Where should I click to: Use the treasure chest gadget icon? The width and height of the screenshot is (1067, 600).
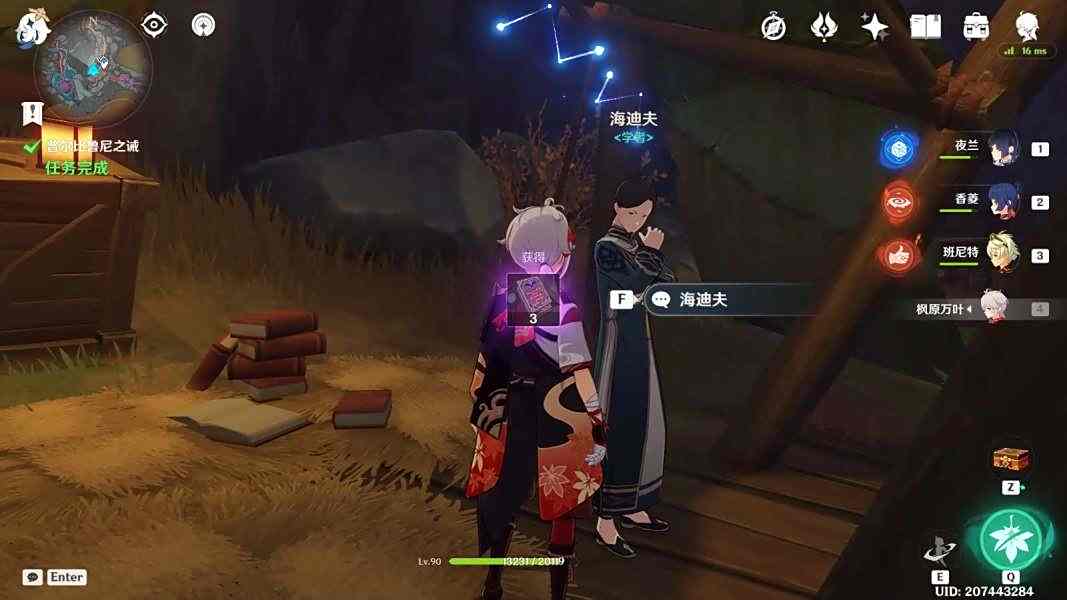coord(1010,460)
